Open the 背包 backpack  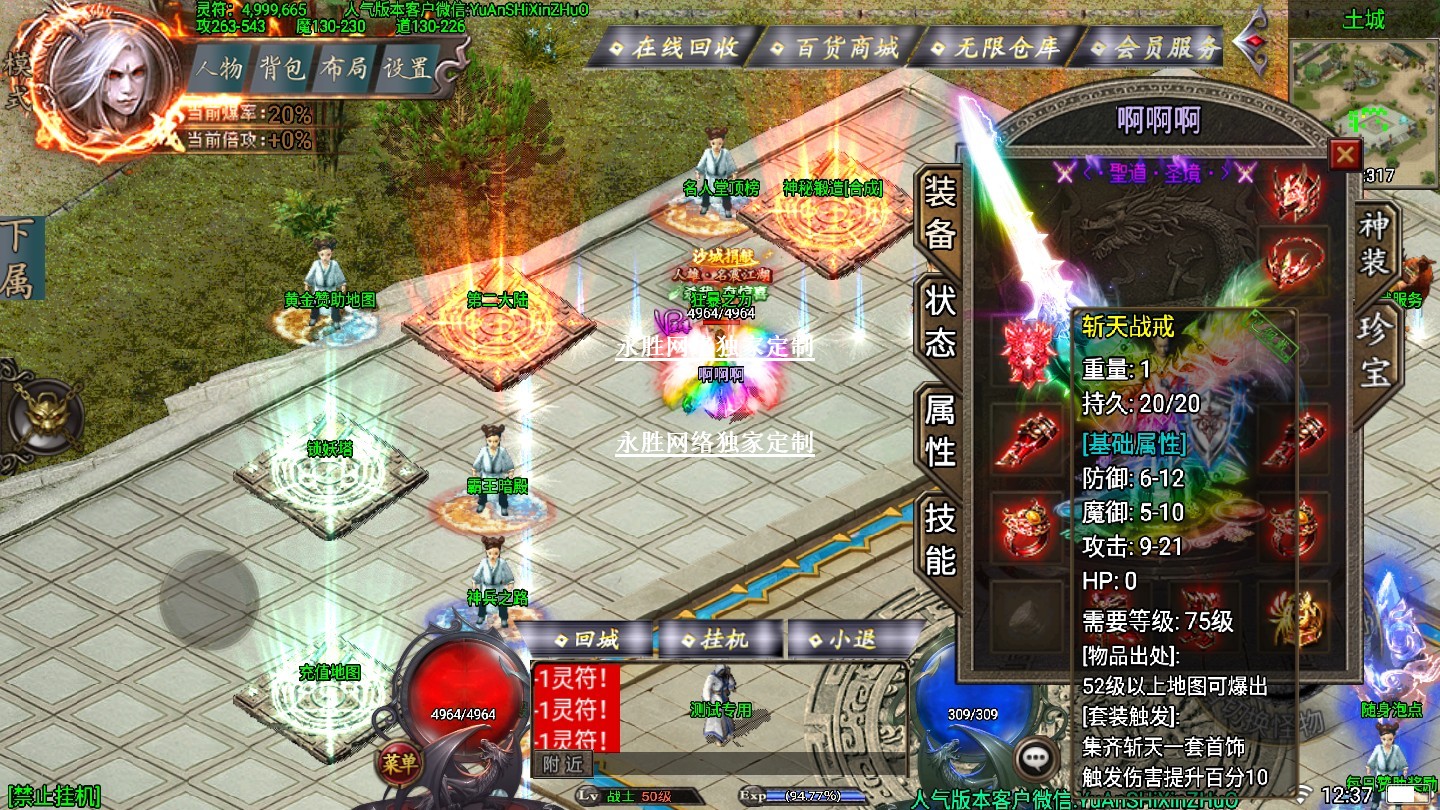tap(282, 69)
